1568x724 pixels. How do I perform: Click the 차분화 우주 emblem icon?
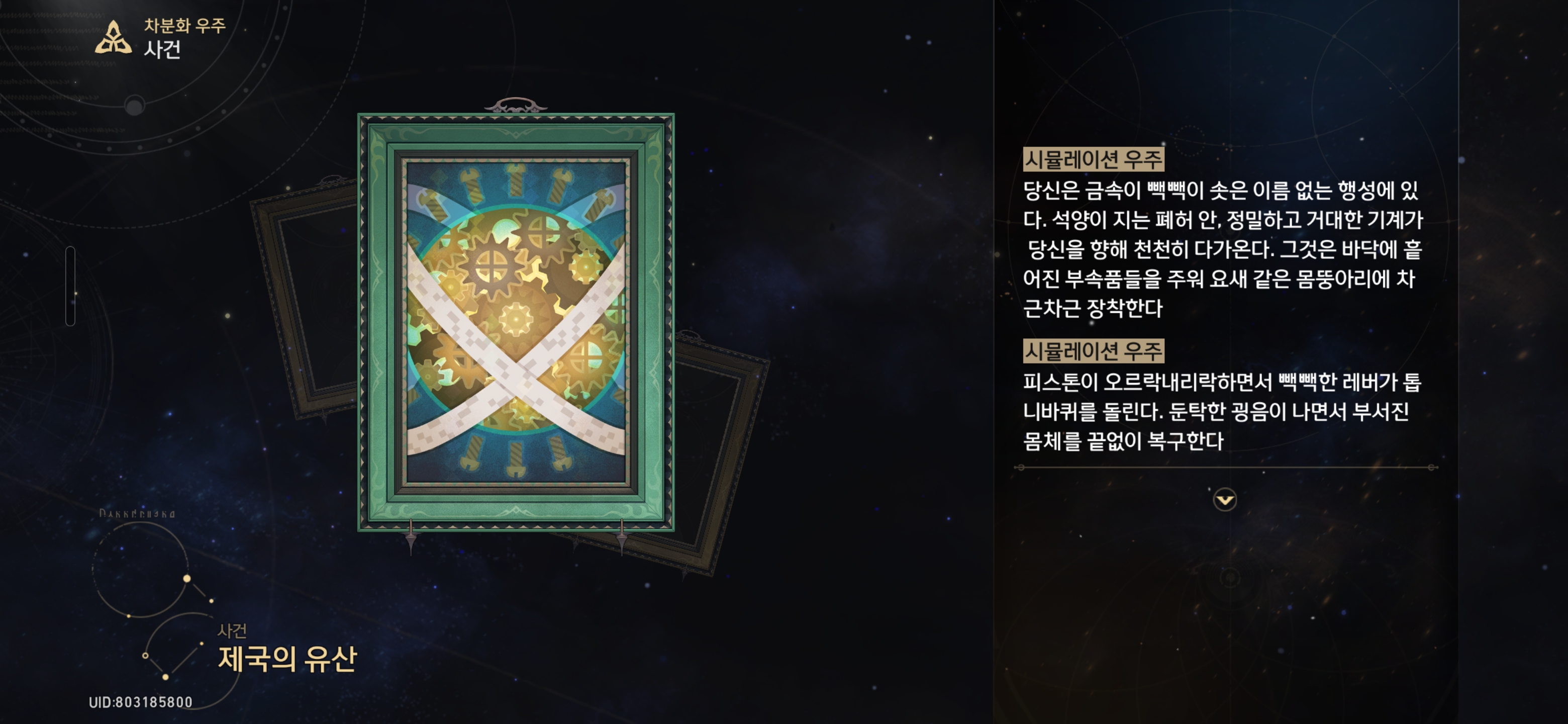113,38
